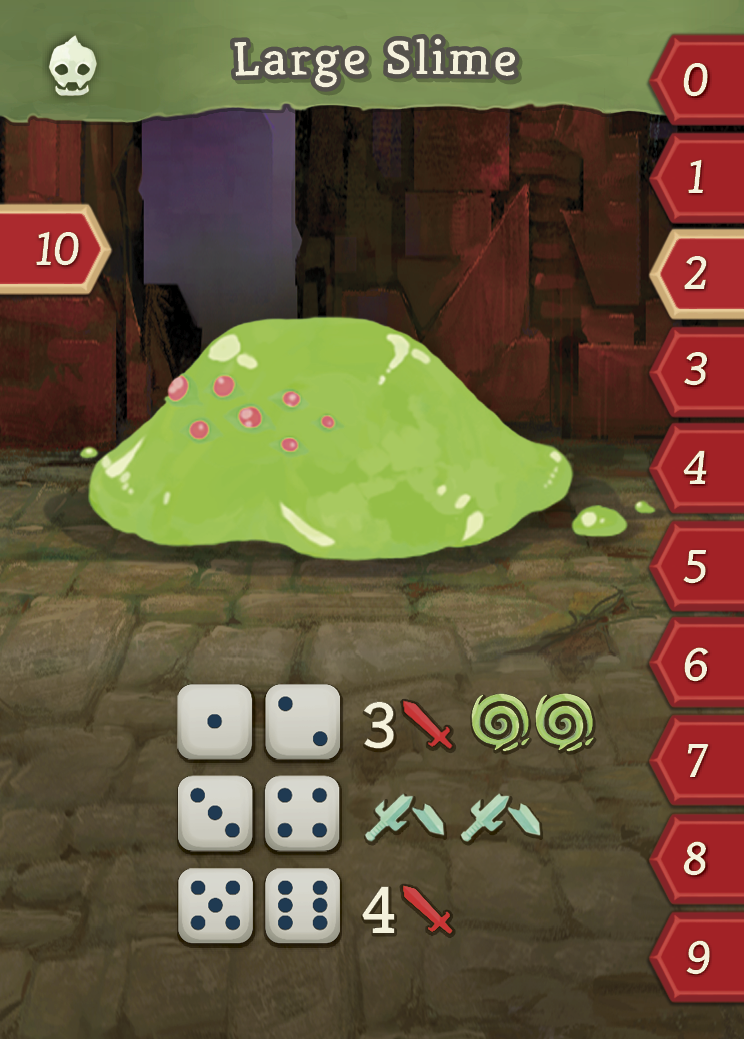Pick the die showing four pips
This screenshot has width=744, height=1039.
coord(302,813)
